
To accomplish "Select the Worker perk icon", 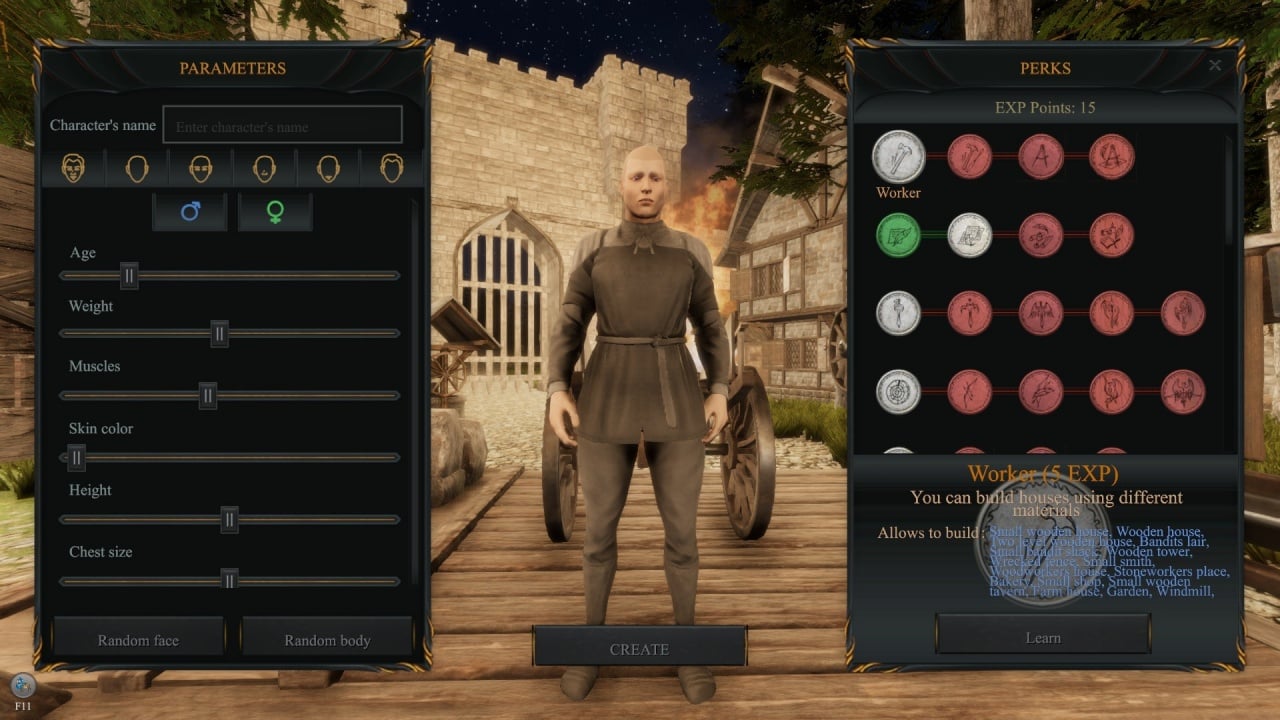I will pyautogui.click(x=898, y=156).
